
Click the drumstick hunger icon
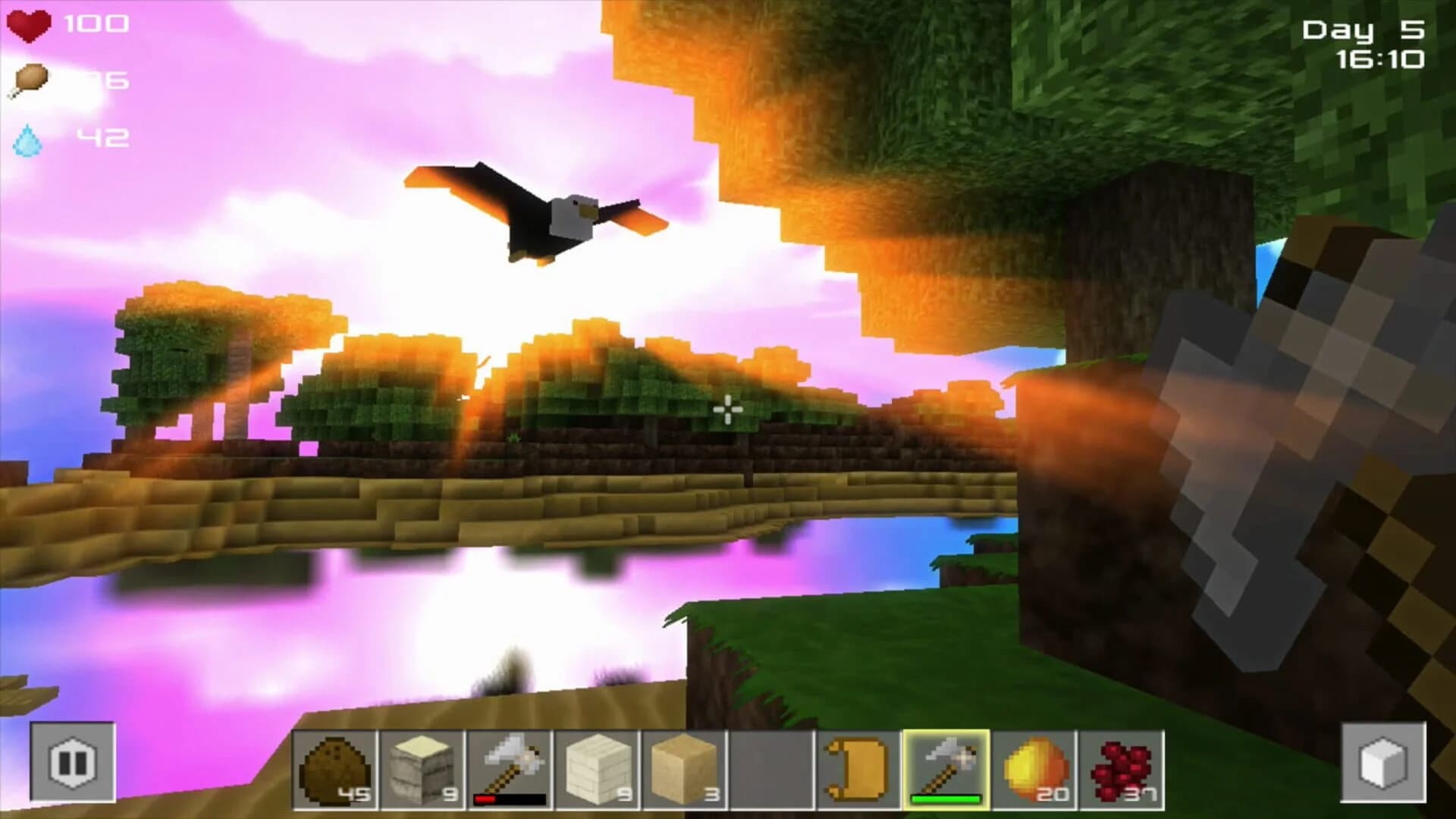pyautogui.click(x=29, y=80)
